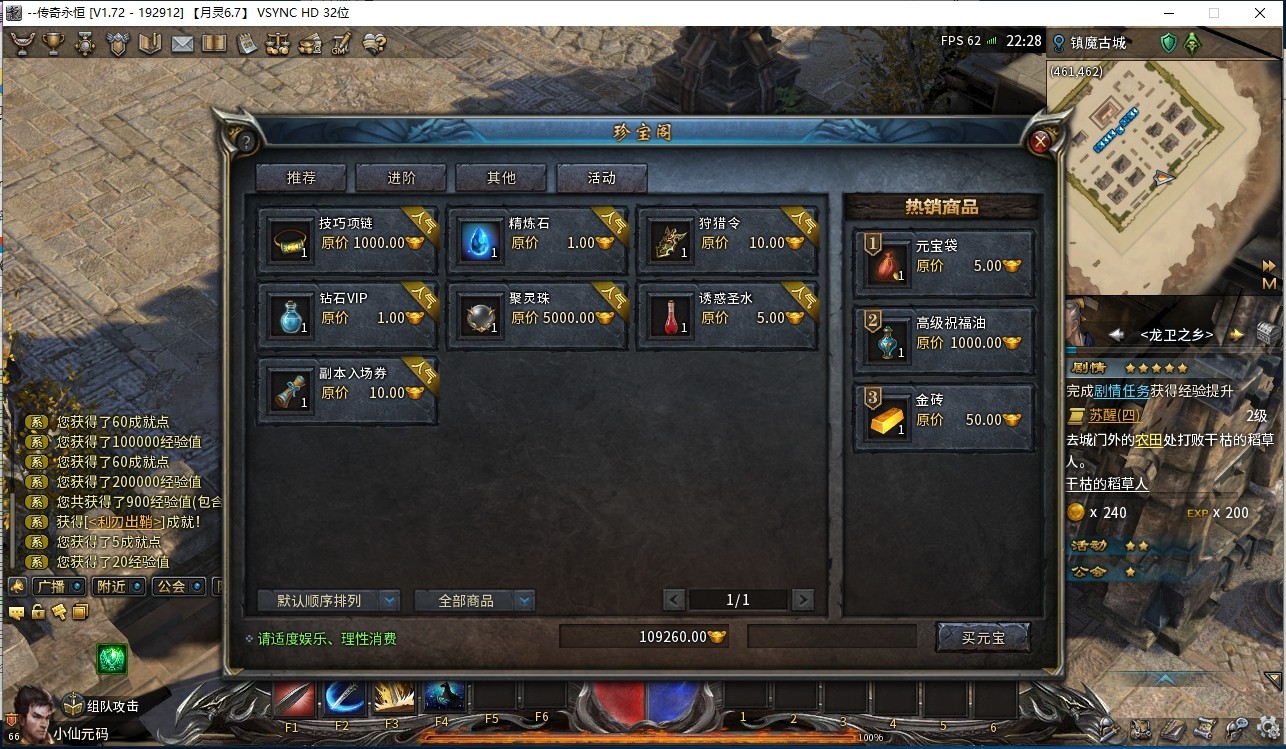Image resolution: width=1286 pixels, height=749 pixels.
Task: Switch to the 进阶 tab
Action: pyautogui.click(x=401, y=178)
